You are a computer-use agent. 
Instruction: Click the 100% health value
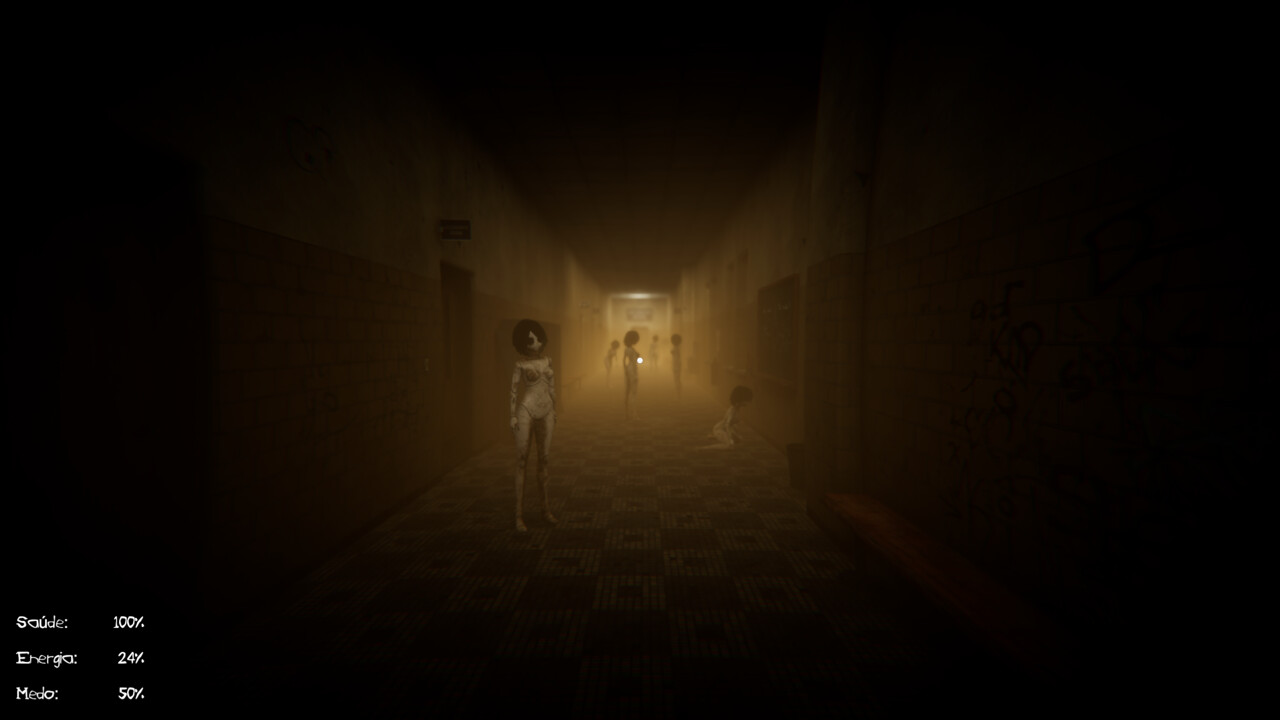[128, 622]
